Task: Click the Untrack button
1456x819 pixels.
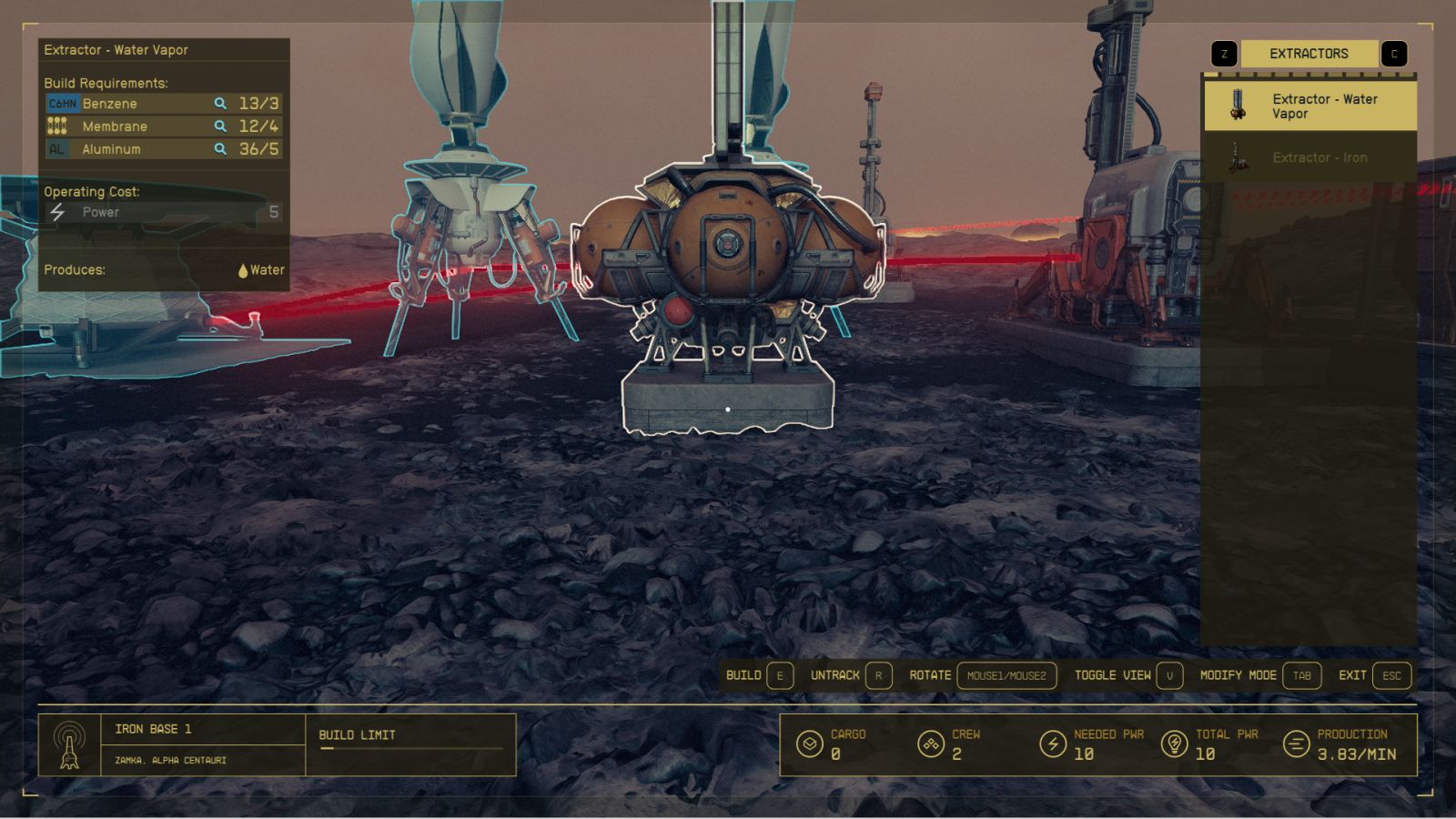Action: [x=850, y=675]
